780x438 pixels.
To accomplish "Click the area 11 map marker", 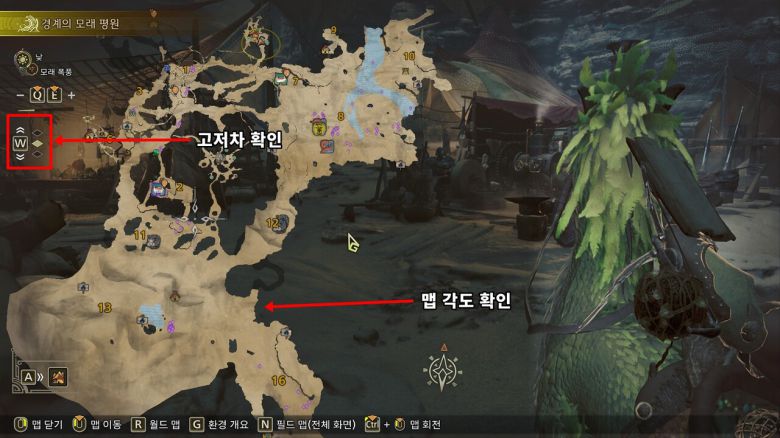I will point(141,236).
